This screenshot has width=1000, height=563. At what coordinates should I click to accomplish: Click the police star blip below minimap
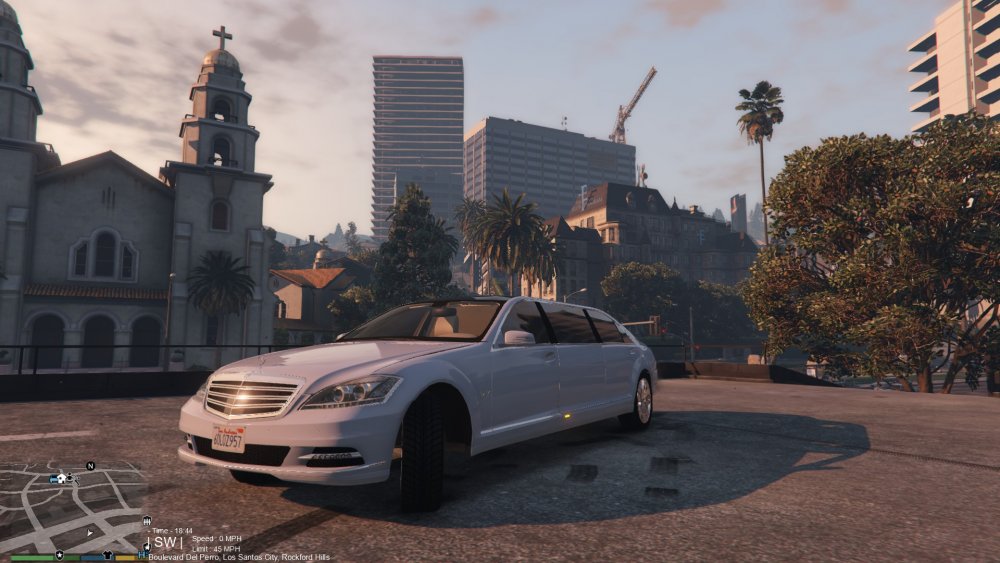point(59,554)
